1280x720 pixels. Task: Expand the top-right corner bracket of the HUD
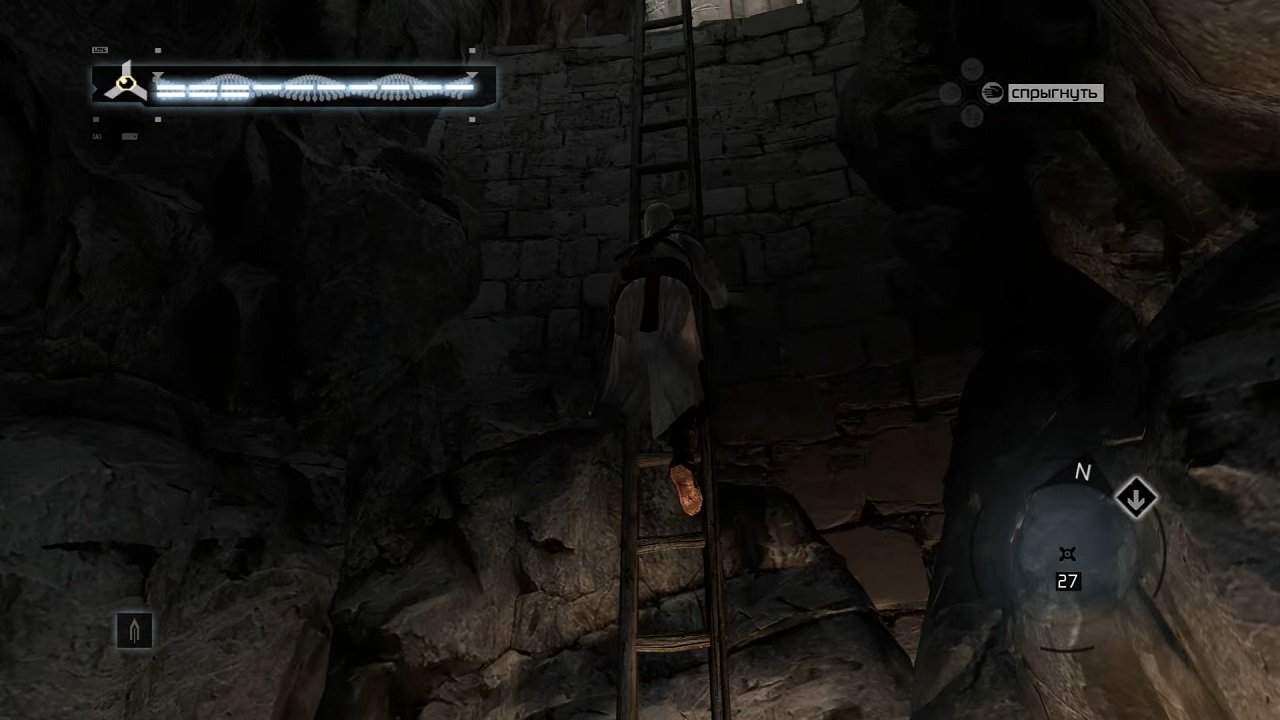point(470,49)
